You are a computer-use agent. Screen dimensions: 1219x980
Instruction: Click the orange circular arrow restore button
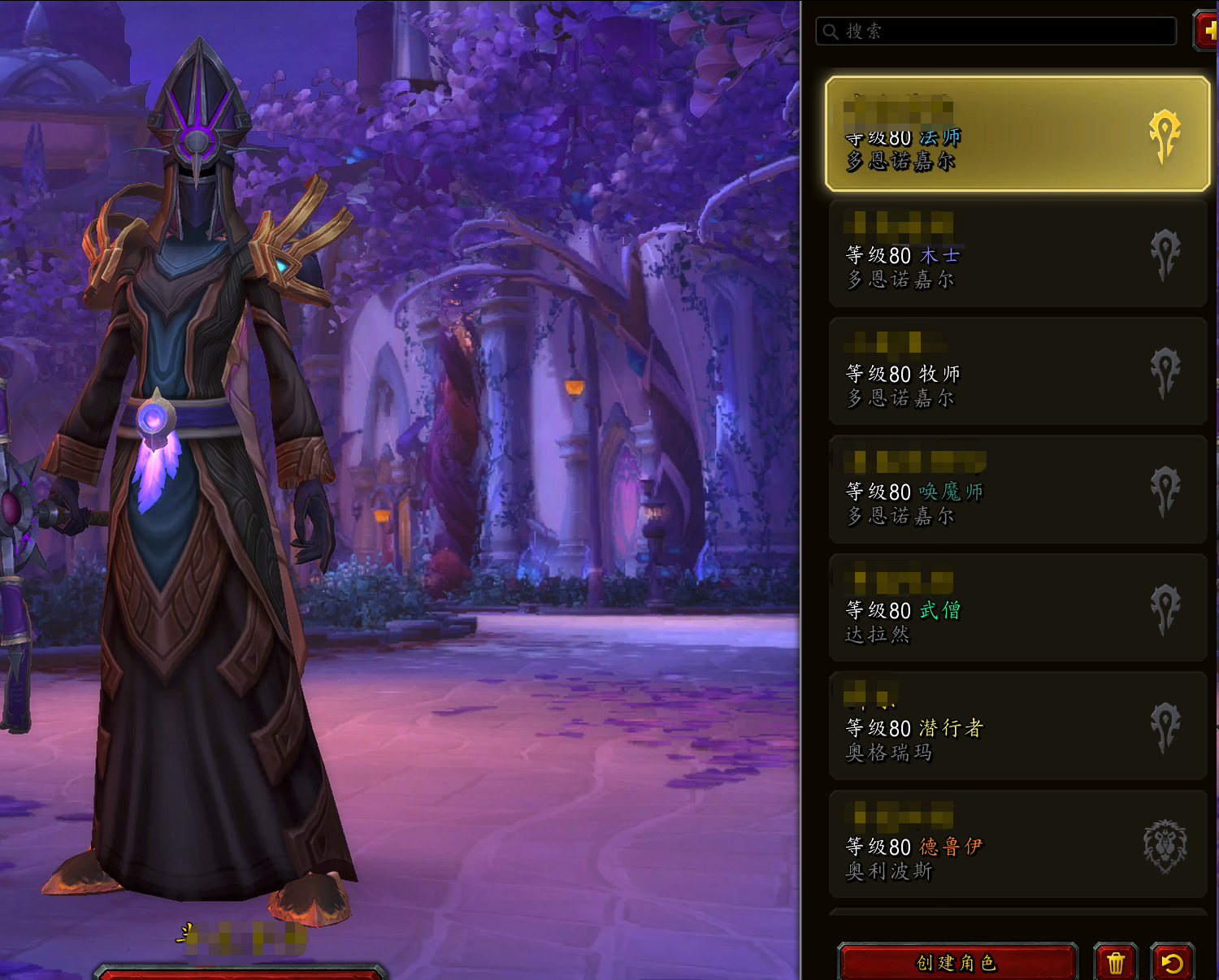(x=1172, y=963)
